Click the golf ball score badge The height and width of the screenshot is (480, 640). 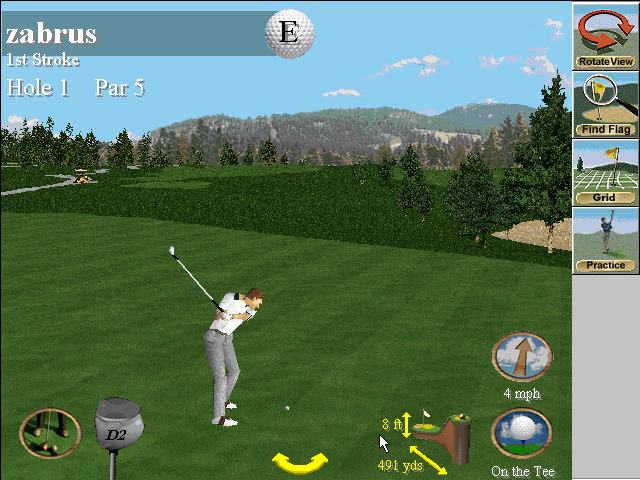(288, 32)
